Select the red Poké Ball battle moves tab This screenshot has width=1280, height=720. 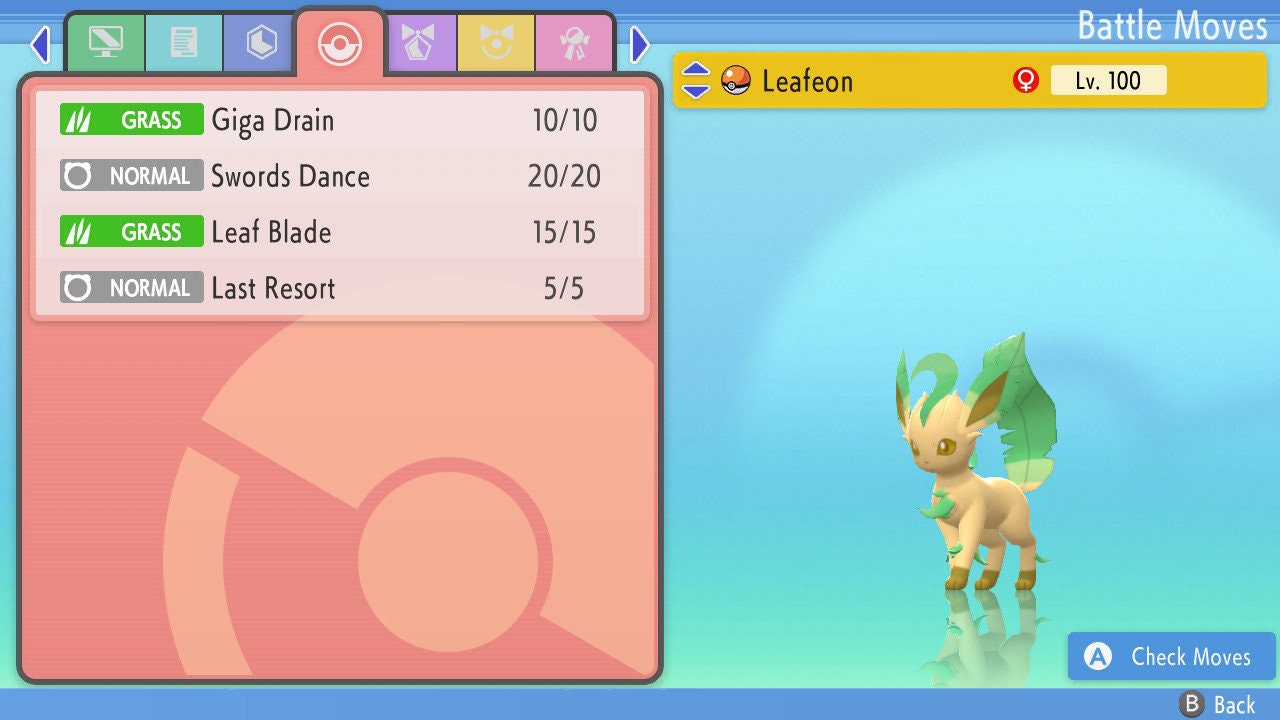point(340,43)
